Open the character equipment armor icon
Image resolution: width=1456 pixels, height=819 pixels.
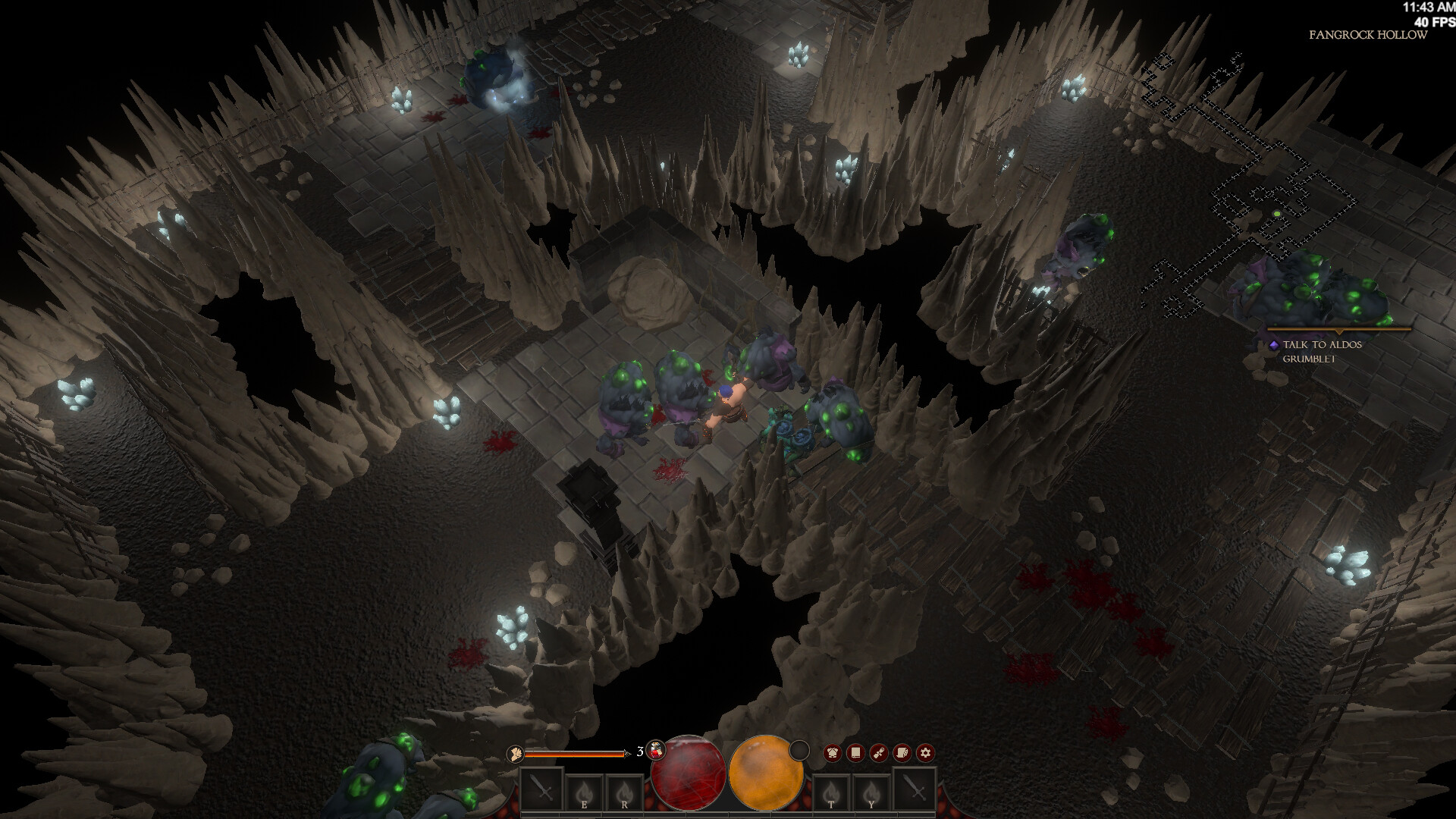click(832, 753)
